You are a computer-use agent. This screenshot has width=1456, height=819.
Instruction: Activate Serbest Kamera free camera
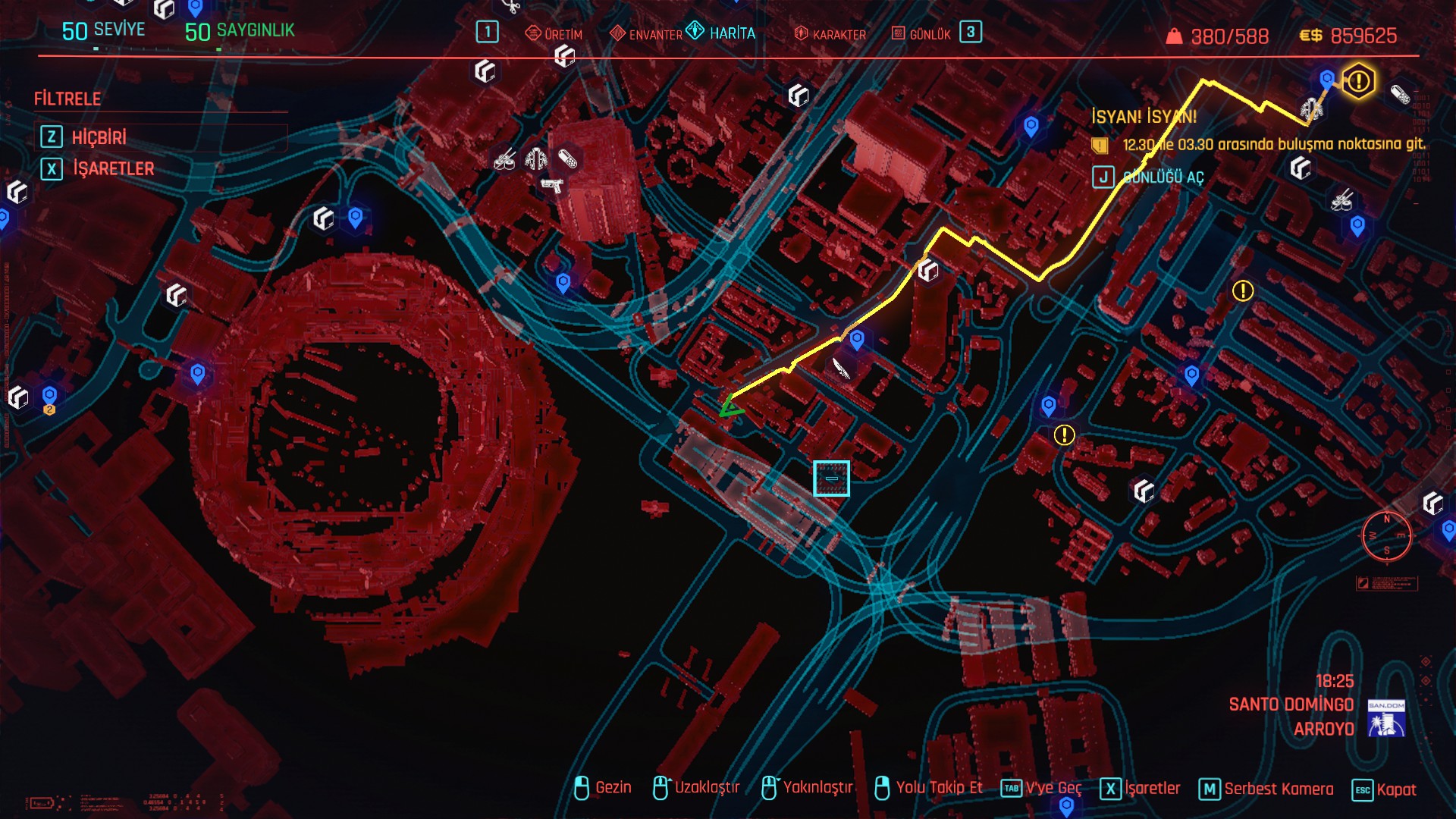(1266, 789)
